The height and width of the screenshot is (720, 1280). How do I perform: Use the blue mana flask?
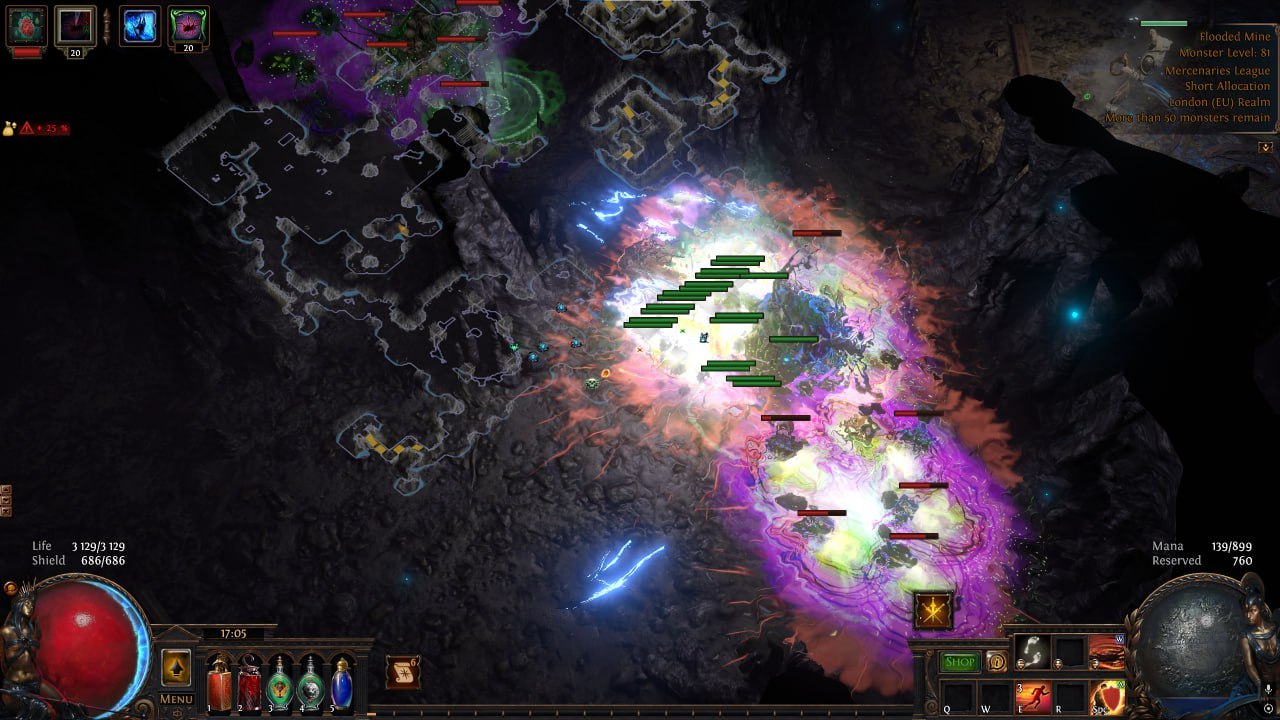tap(342, 685)
